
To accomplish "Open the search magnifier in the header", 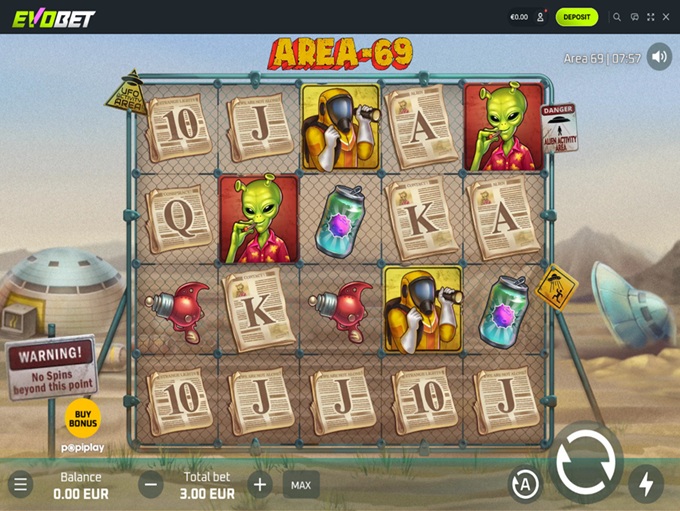I will (617, 17).
